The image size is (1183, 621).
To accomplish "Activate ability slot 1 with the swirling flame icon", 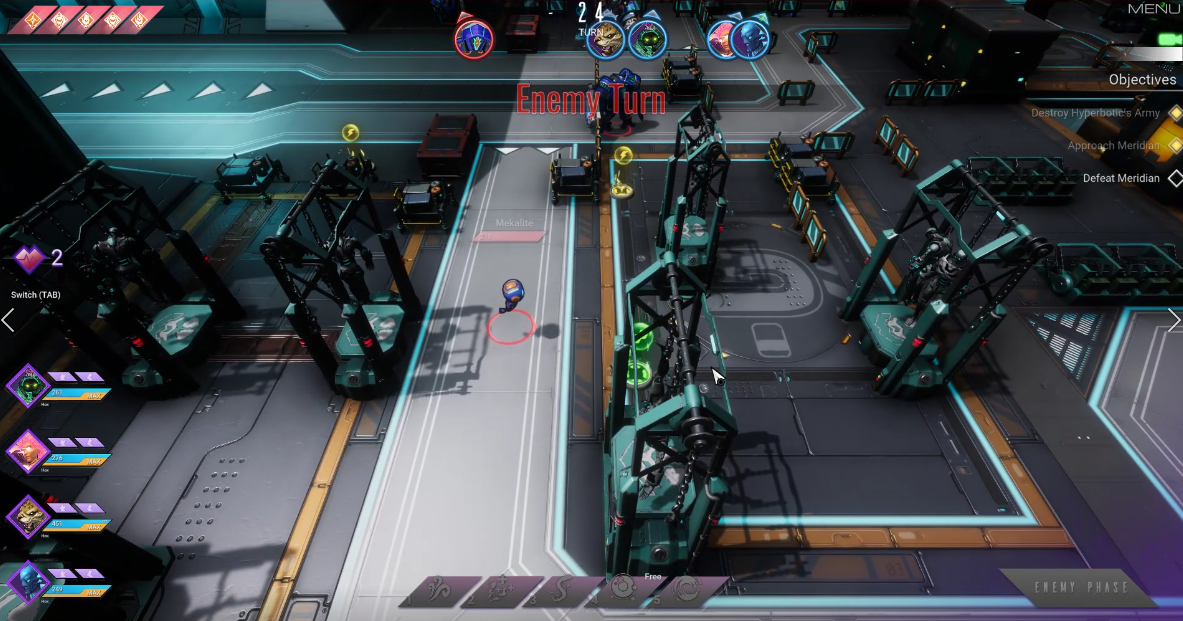I will pyautogui.click(x=437, y=591).
